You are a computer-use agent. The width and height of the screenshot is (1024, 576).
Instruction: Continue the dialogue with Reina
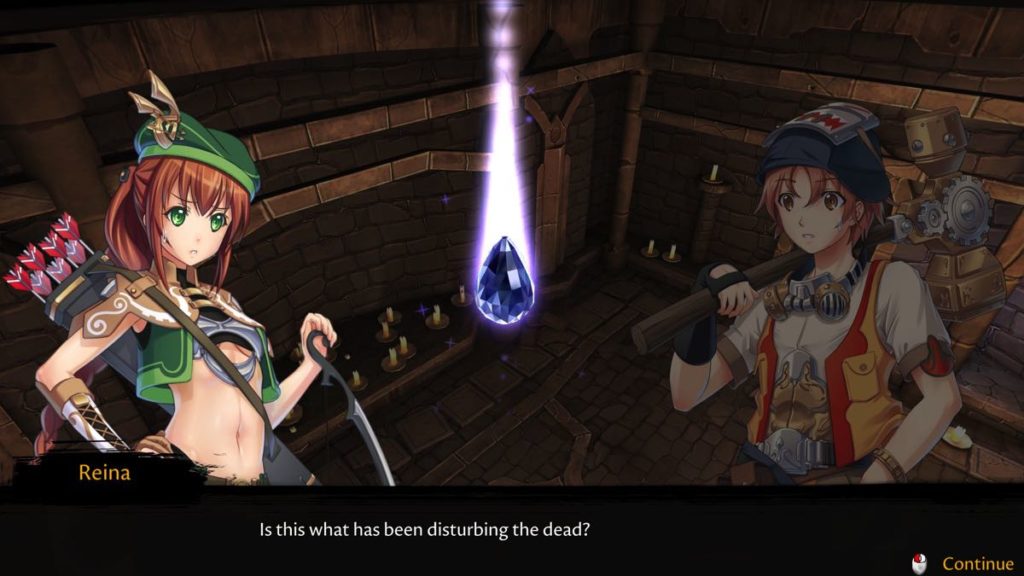click(976, 564)
